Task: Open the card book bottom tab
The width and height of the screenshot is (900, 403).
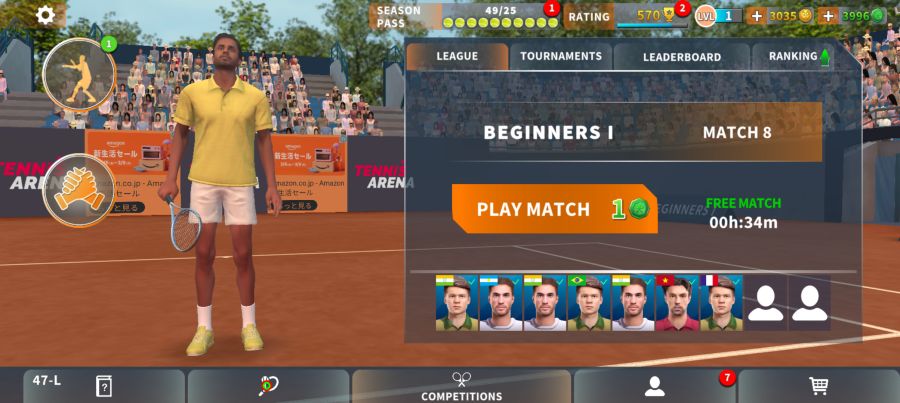Action: [104, 386]
